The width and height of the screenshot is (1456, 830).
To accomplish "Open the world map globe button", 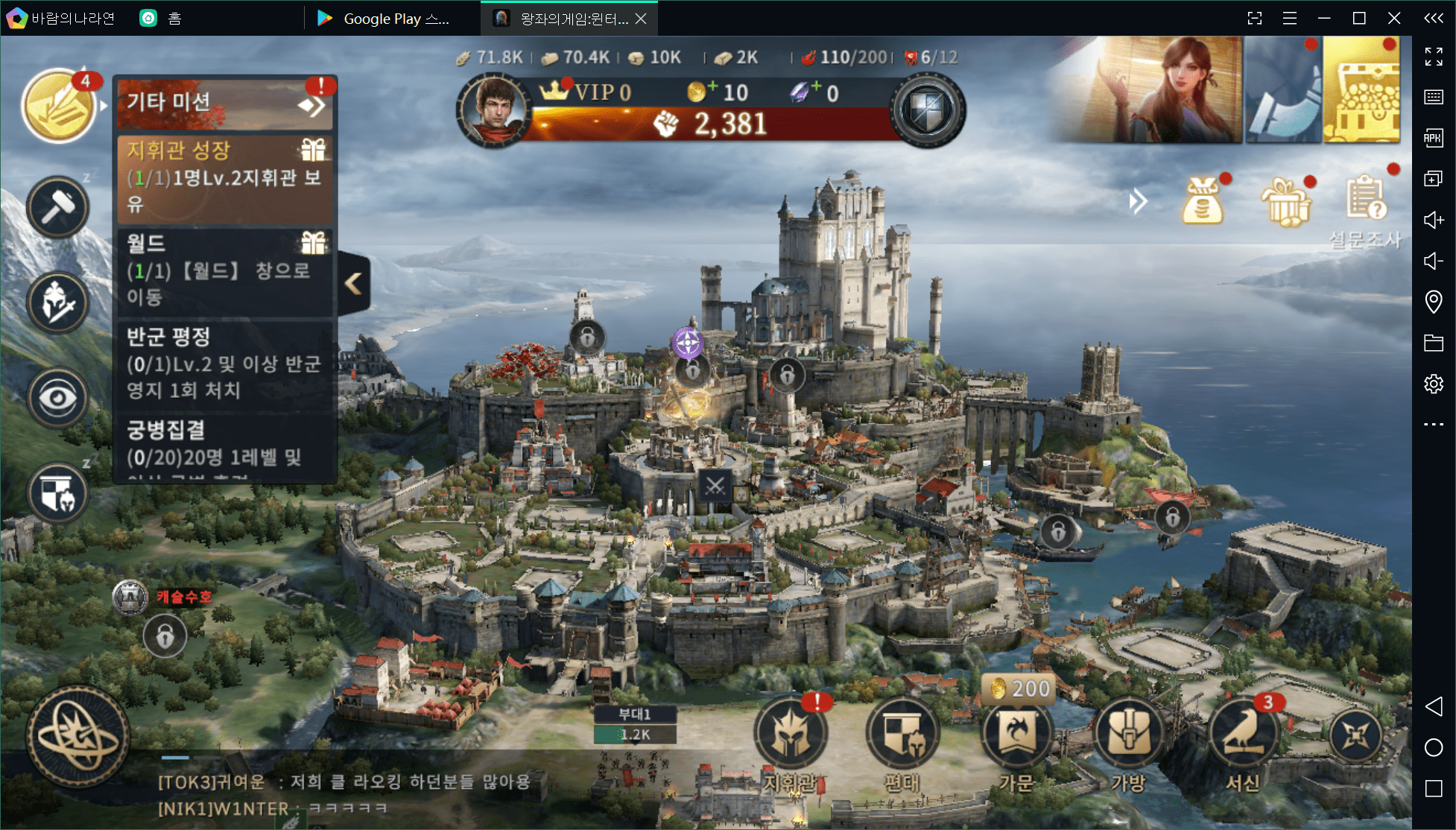I will click(77, 737).
